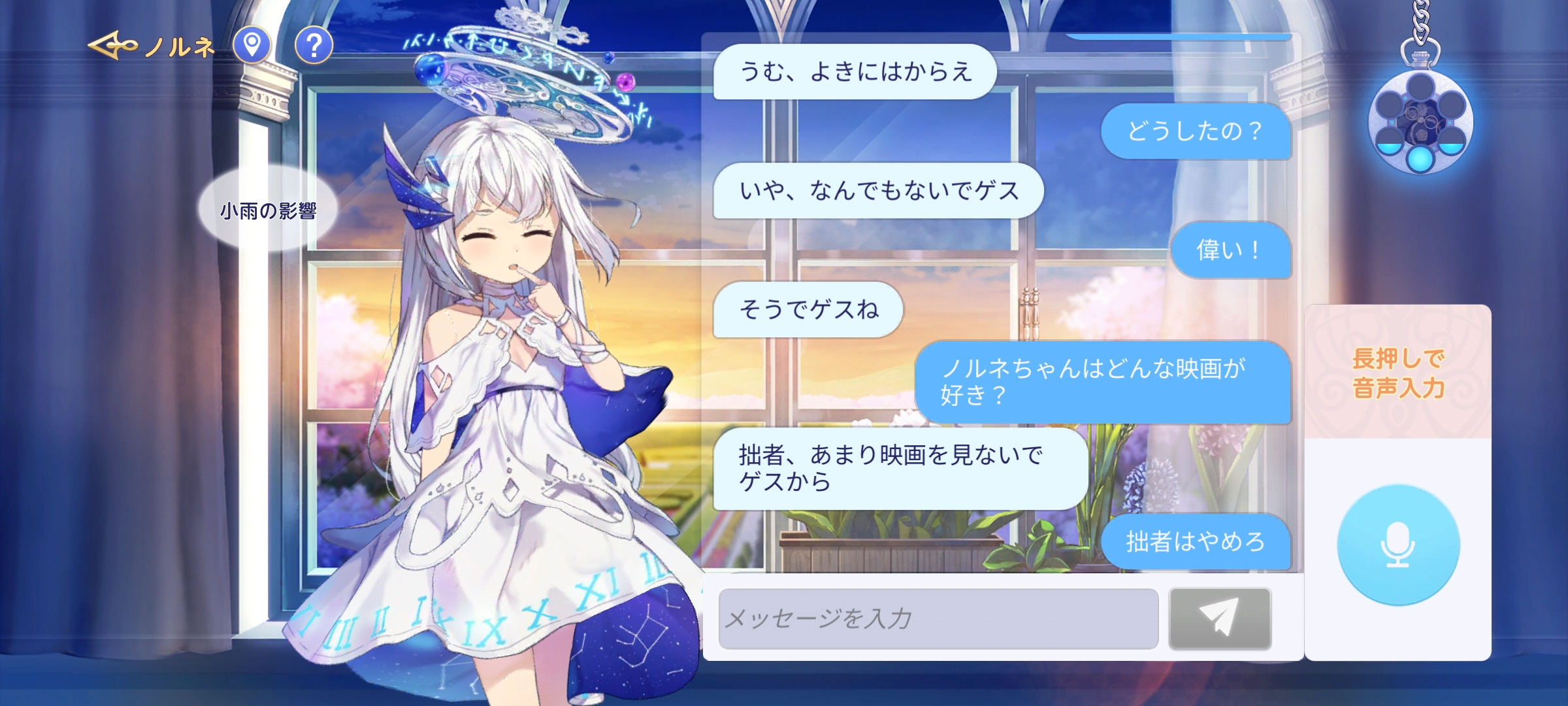Tap the blue microphone voice input button
The width and height of the screenshot is (1568, 706).
click(x=1397, y=545)
